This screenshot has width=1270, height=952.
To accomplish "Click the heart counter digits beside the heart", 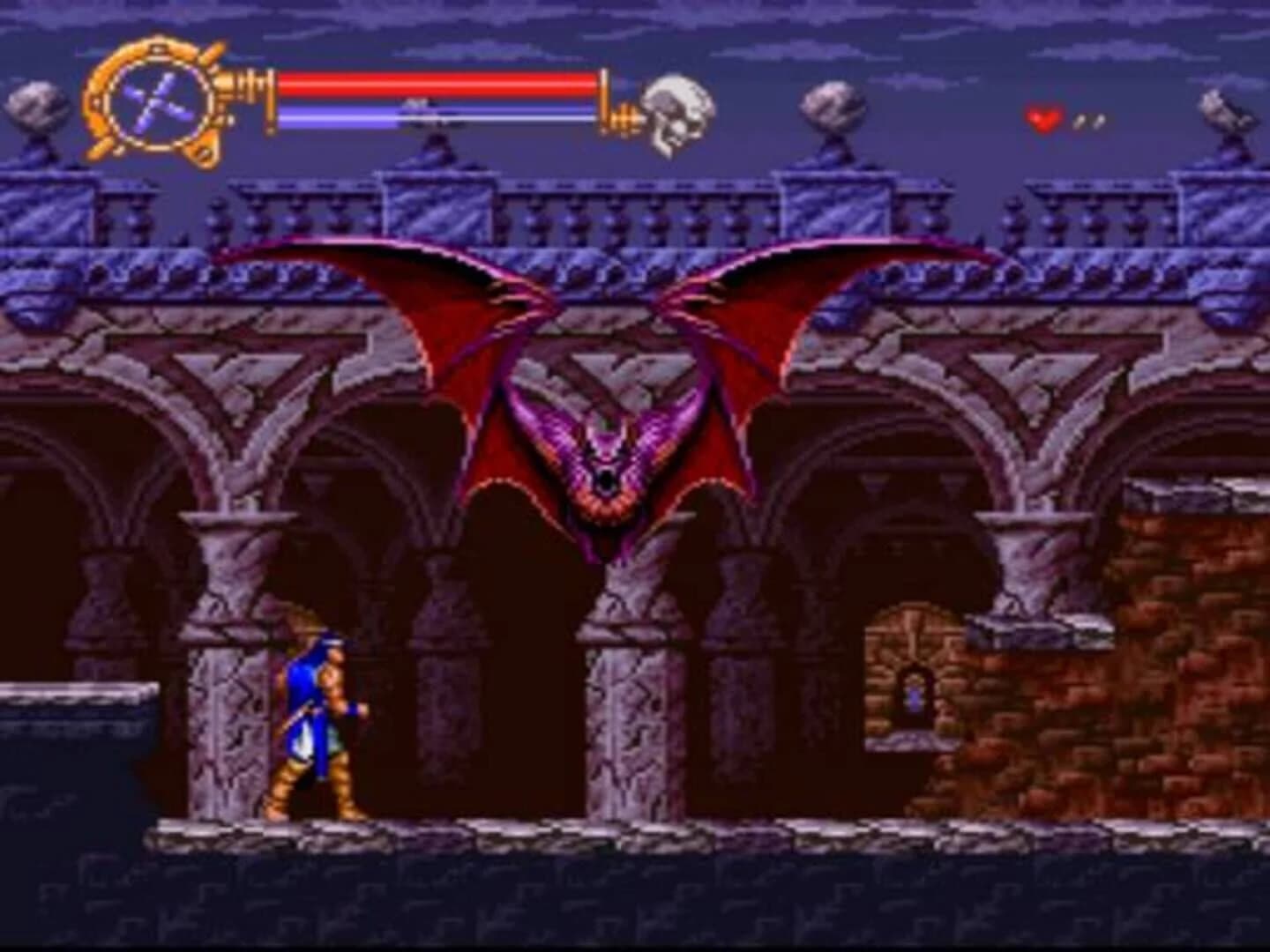I will point(1089,122).
